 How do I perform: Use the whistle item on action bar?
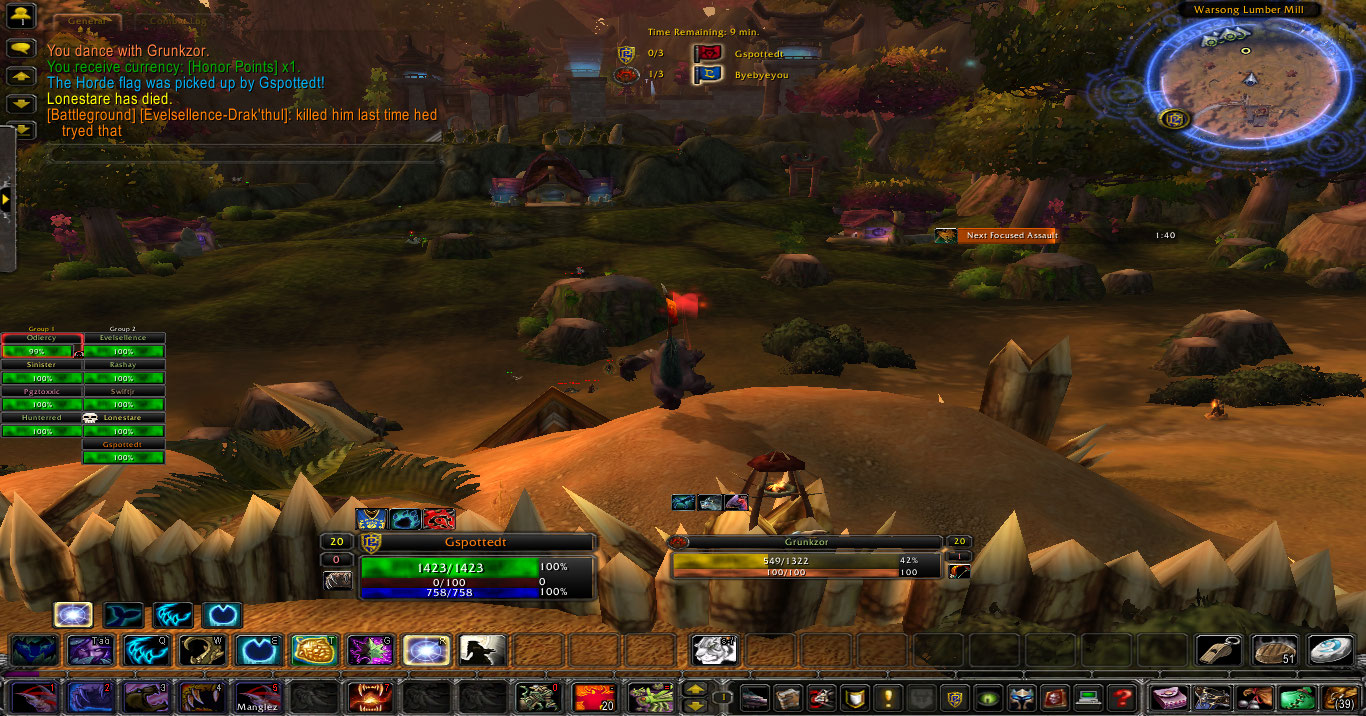(1219, 650)
